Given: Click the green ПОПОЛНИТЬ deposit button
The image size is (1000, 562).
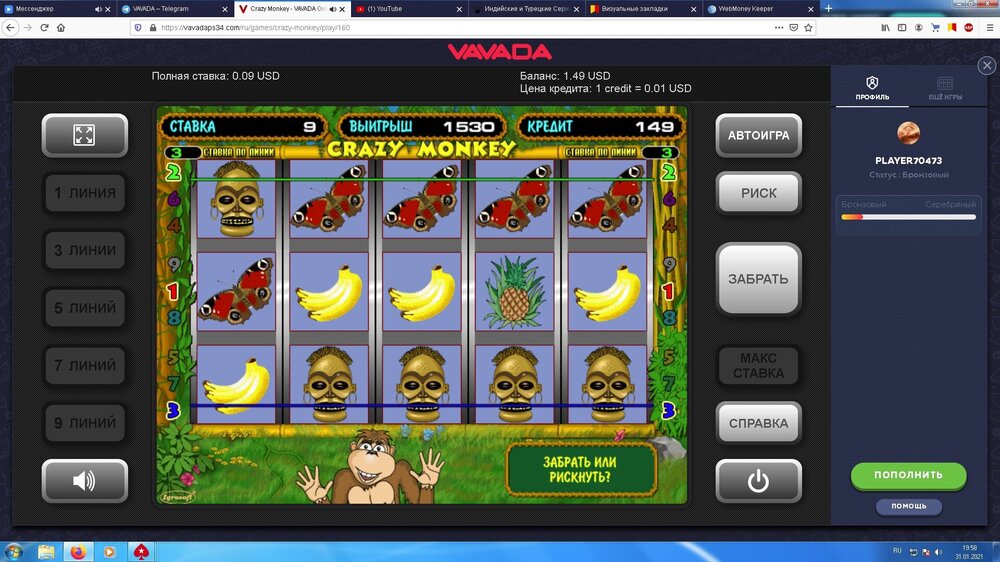Looking at the screenshot, I should coord(908,475).
